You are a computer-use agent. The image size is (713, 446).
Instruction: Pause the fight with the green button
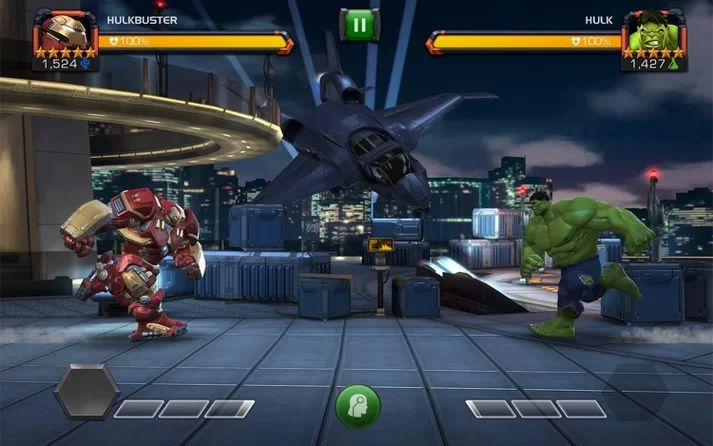356,24
